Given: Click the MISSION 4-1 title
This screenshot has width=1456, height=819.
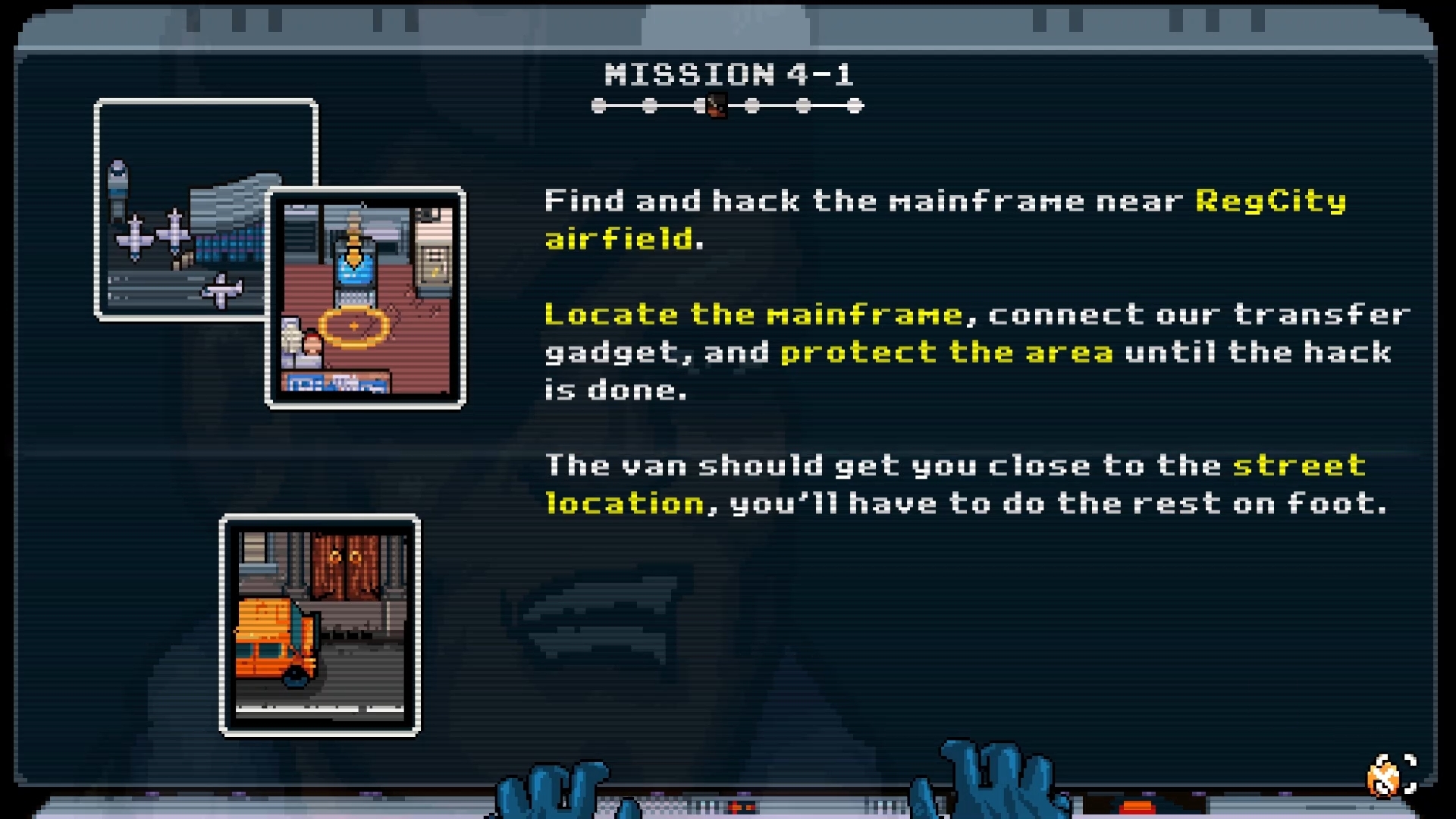Looking at the screenshot, I should [x=730, y=74].
